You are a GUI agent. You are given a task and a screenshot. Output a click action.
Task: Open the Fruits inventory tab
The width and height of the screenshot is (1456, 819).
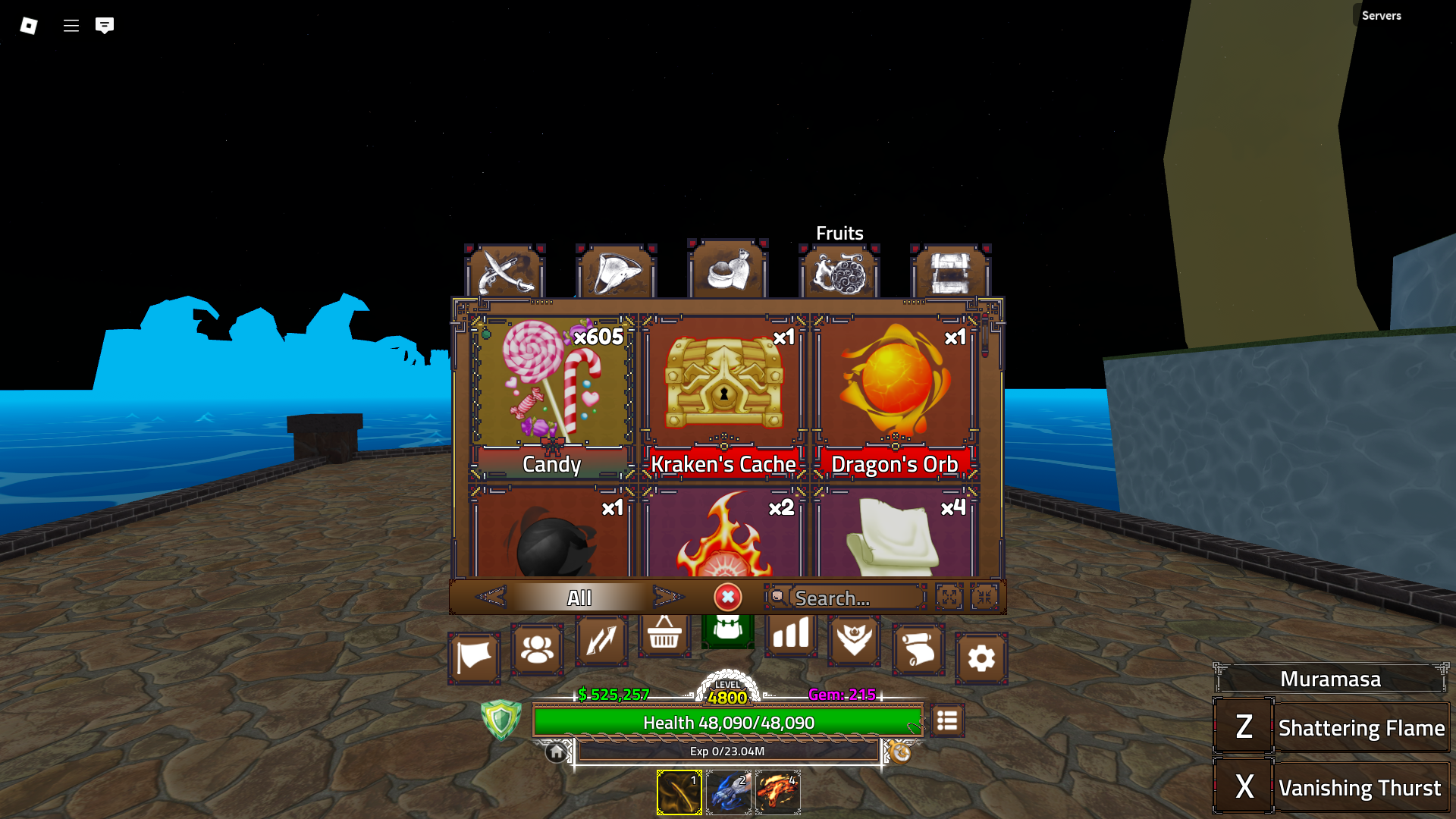pos(839,271)
